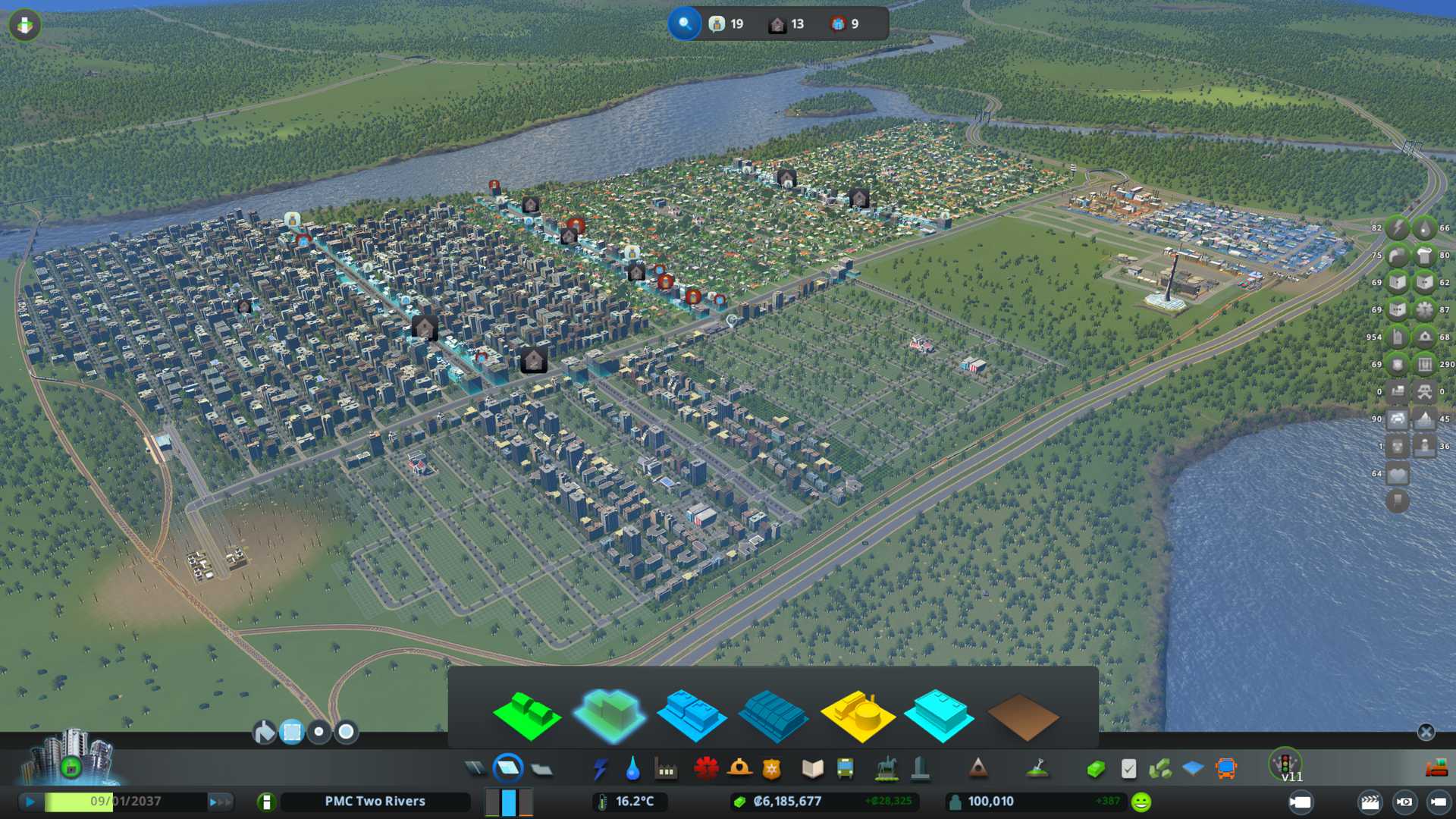
Task: Open the Water and Sewage menu
Action: (632, 769)
